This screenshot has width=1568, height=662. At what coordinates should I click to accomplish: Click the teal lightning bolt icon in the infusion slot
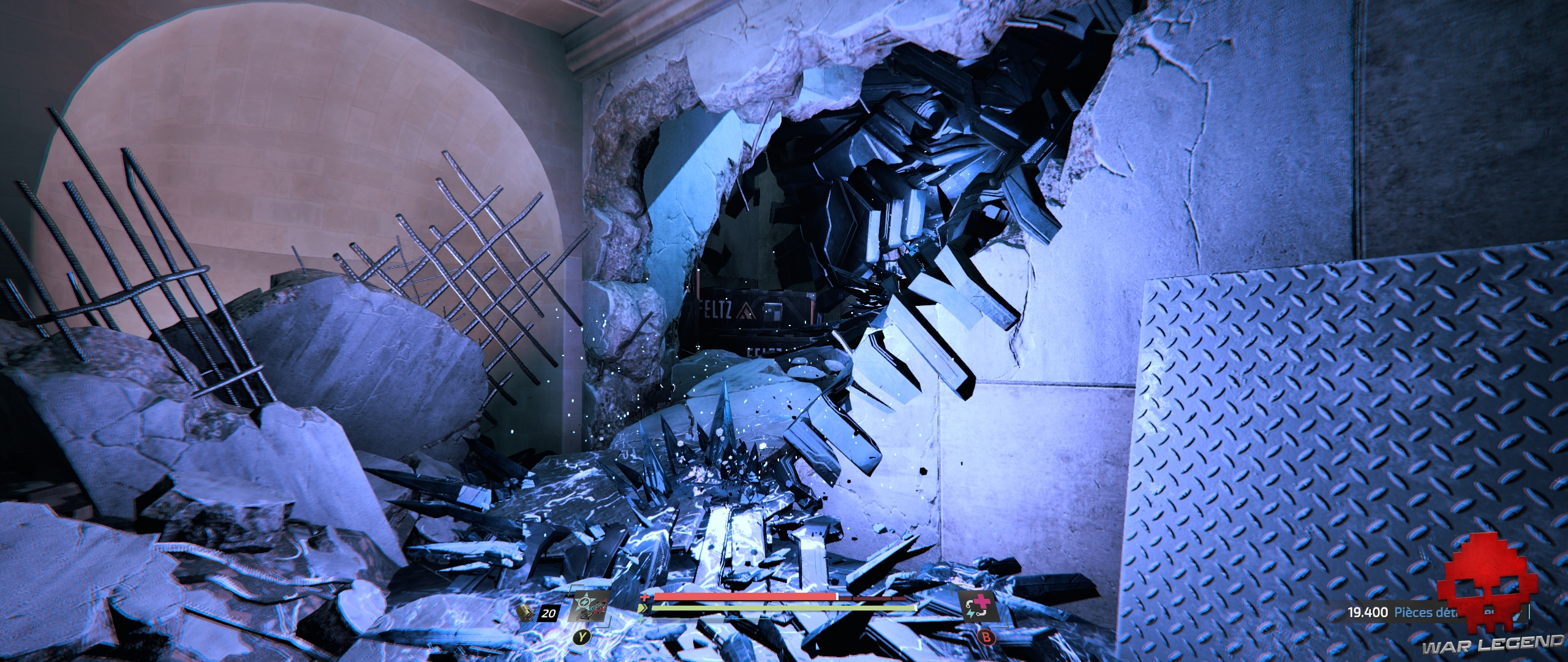(x=971, y=613)
